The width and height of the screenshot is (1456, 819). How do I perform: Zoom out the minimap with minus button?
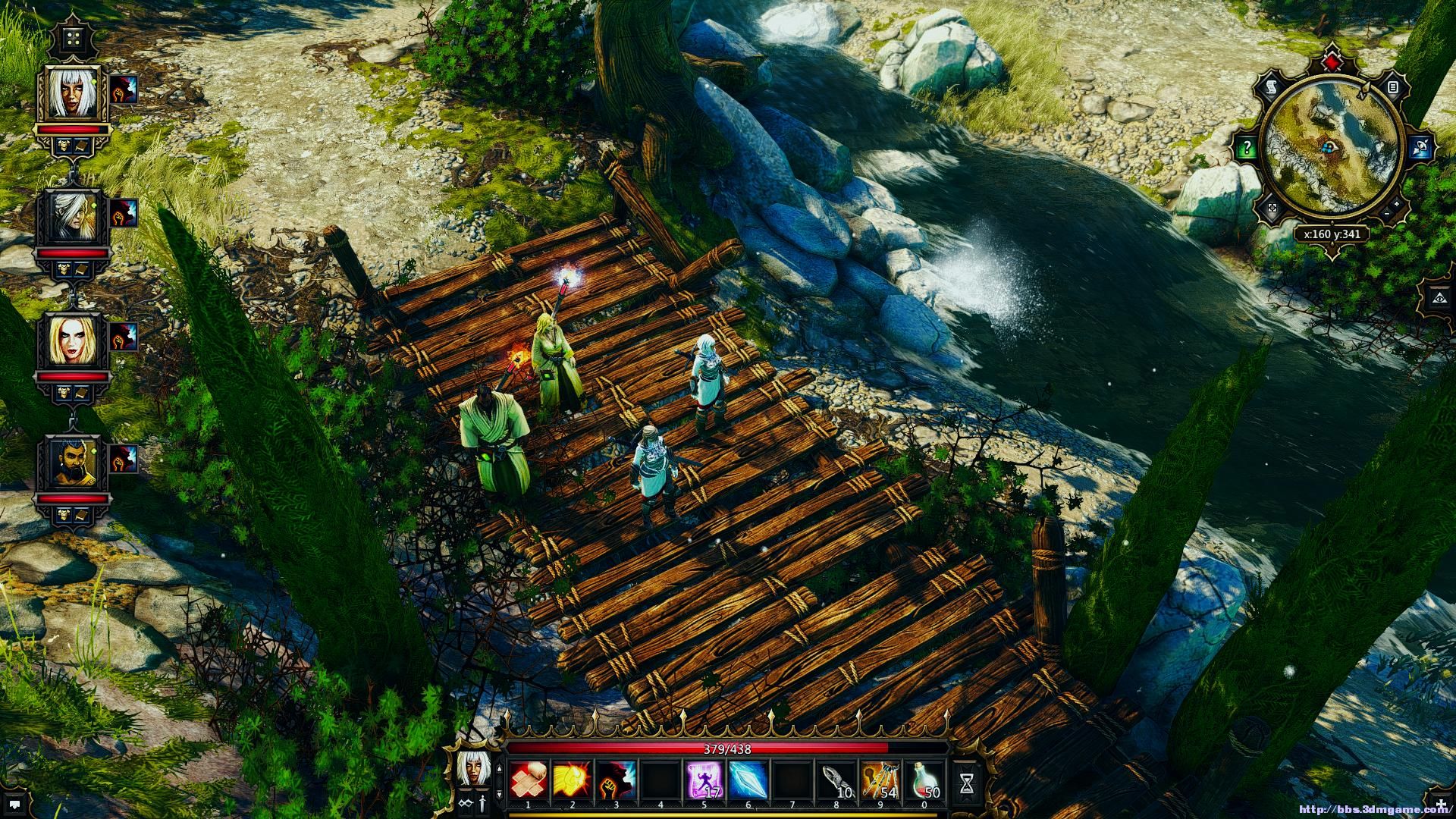1387,215
